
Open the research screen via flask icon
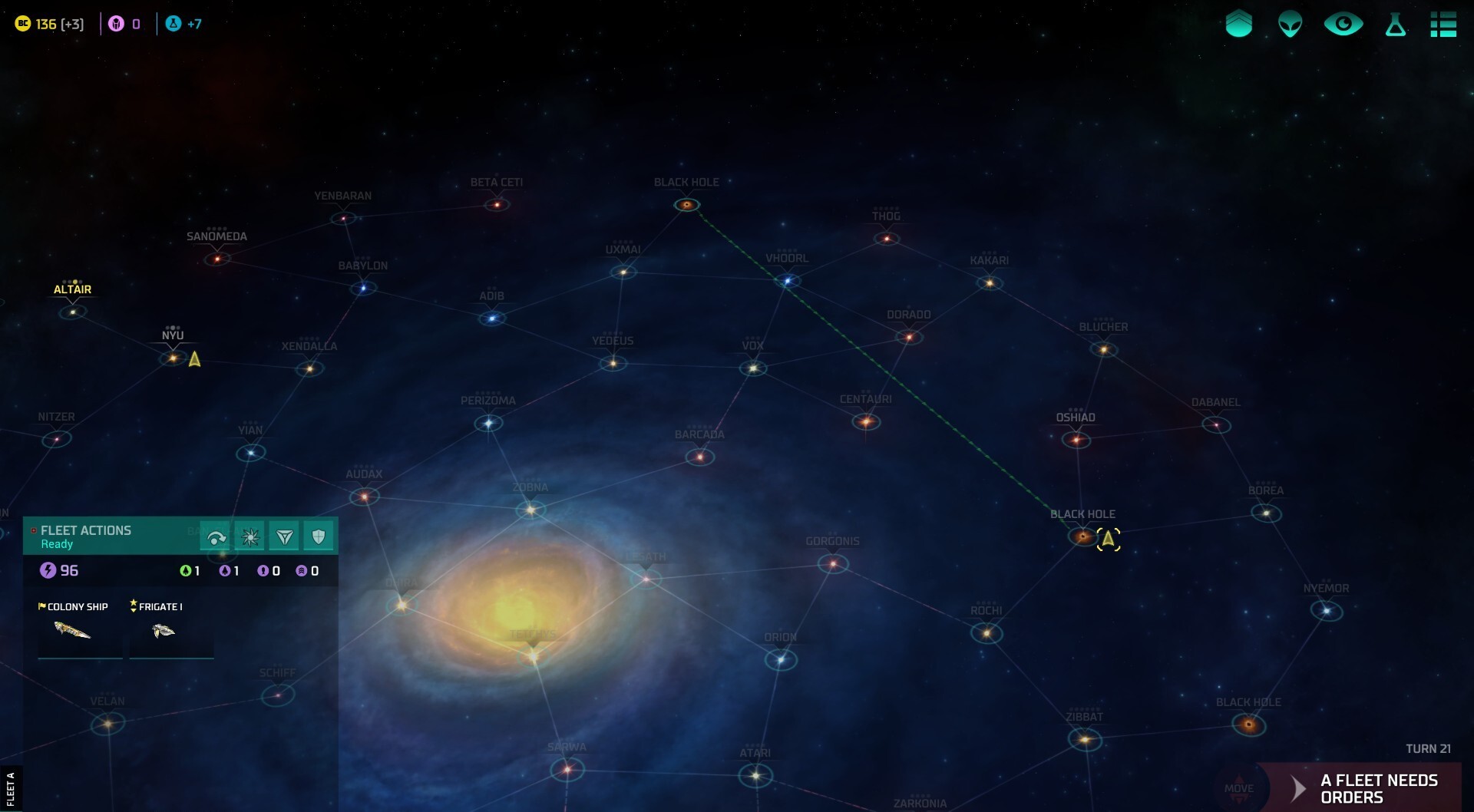pos(1394,24)
